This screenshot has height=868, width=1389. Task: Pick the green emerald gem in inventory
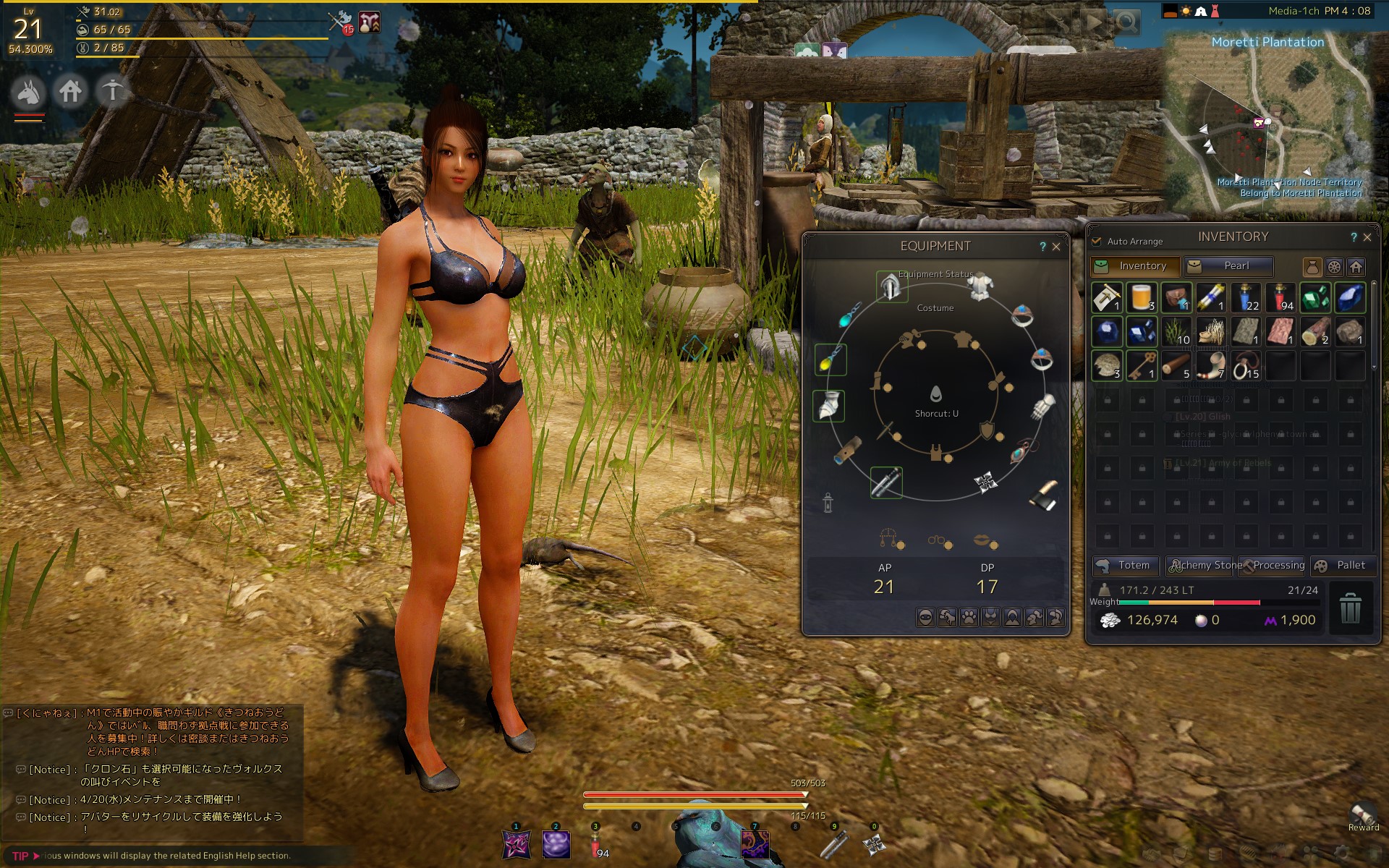pyautogui.click(x=1314, y=297)
